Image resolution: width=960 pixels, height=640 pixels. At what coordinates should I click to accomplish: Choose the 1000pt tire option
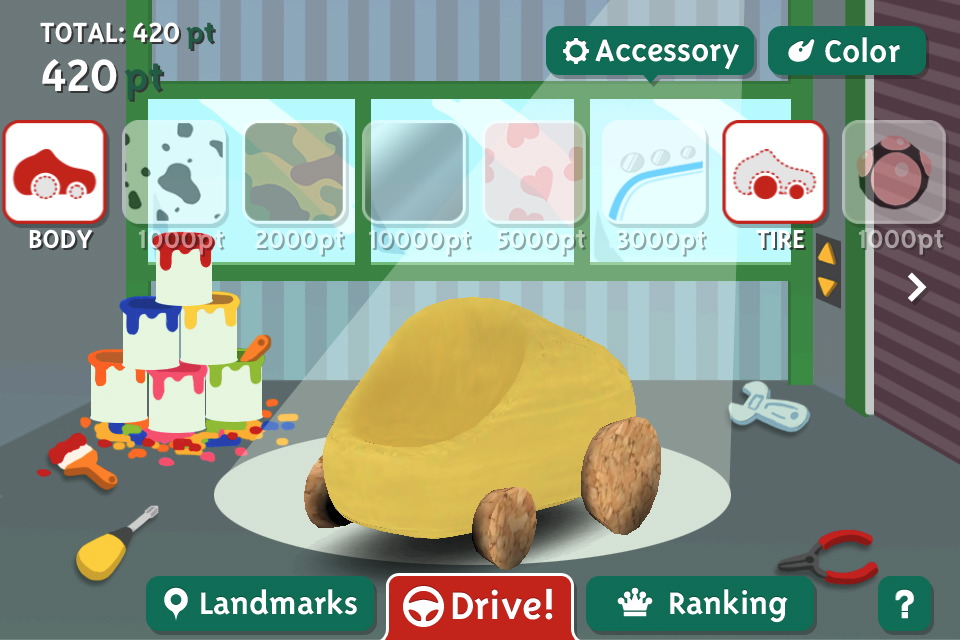894,172
